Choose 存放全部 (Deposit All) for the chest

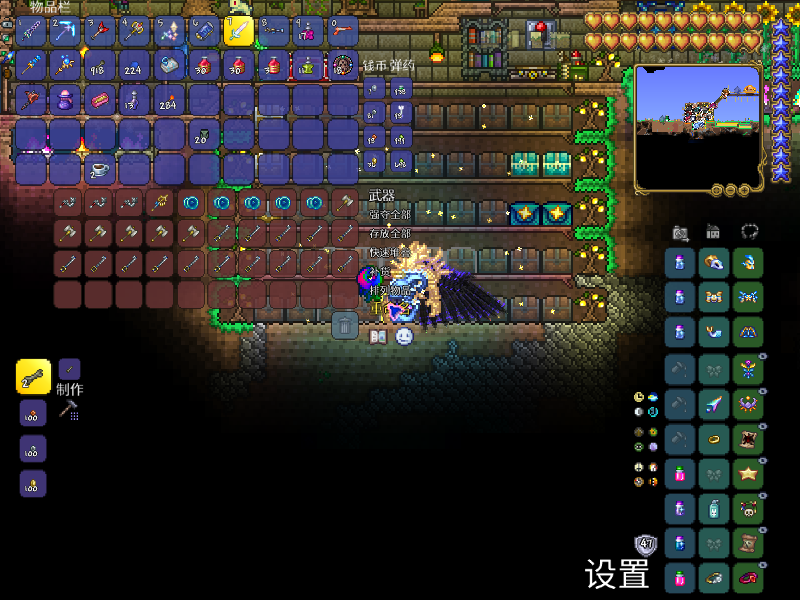click(x=390, y=233)
